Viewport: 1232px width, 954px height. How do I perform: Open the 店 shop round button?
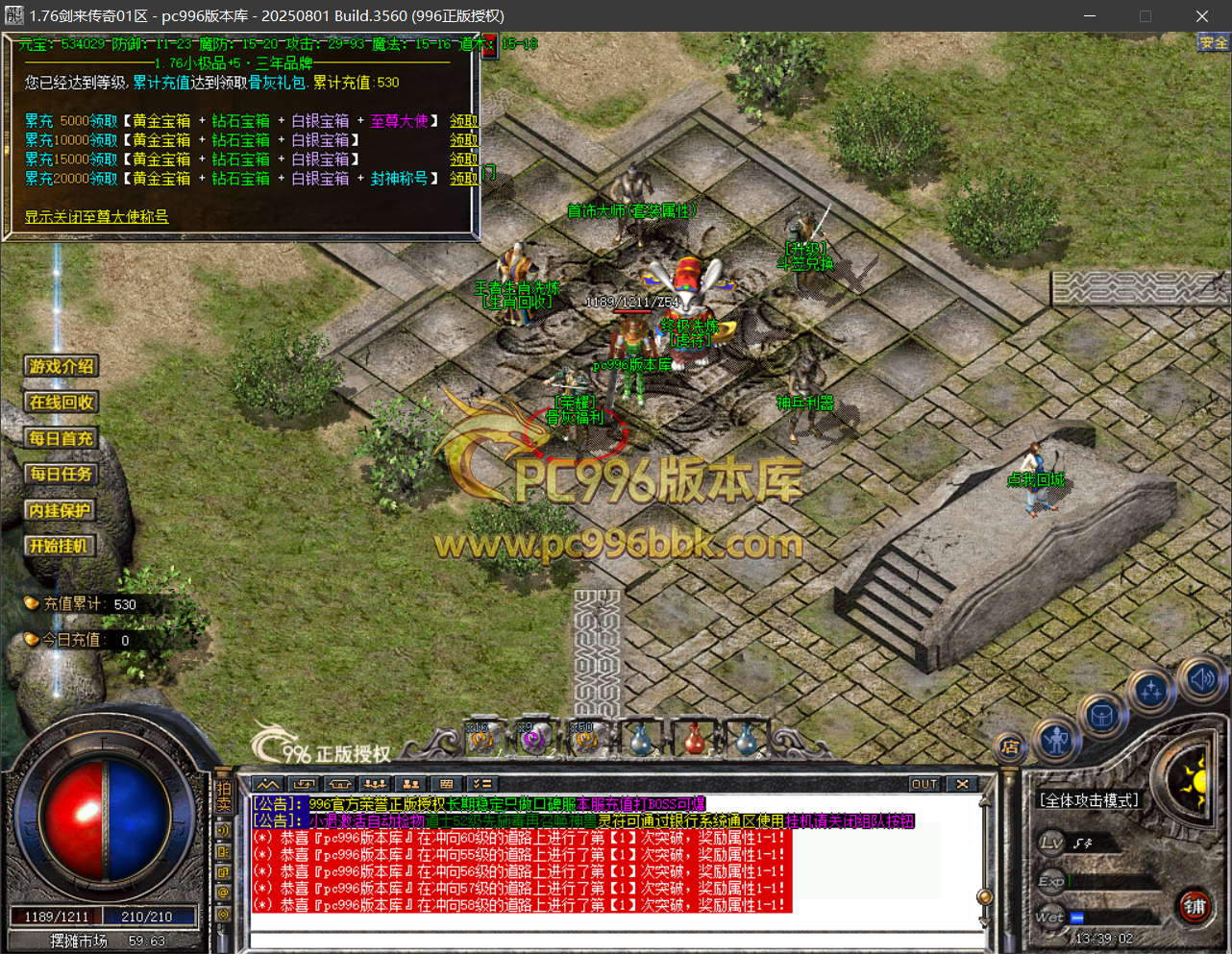[1010, 747]
